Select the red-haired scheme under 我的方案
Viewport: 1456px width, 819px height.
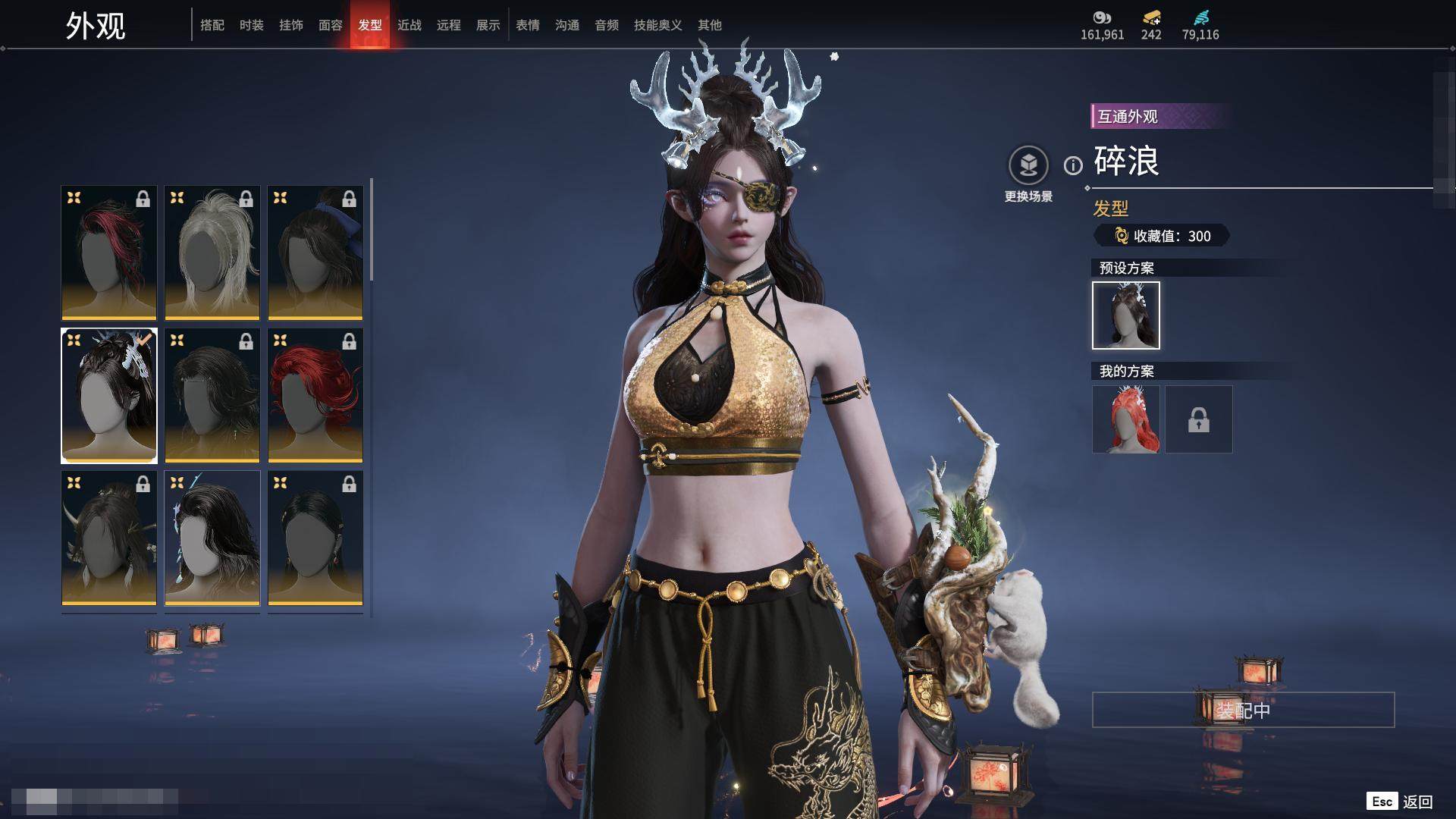pos(1126,419)
